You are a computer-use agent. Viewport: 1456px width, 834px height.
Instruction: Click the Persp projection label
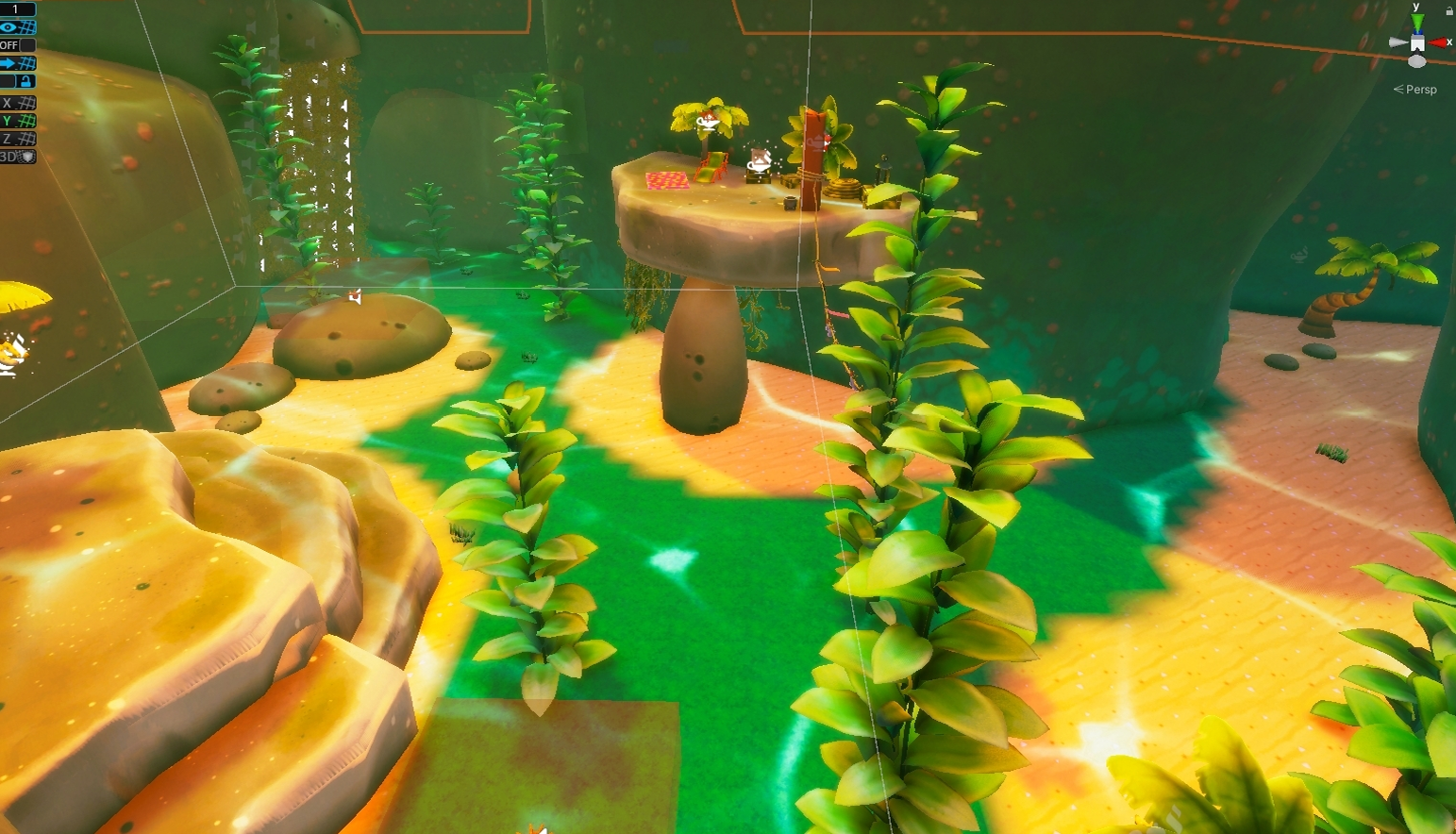coord(1419,90)
